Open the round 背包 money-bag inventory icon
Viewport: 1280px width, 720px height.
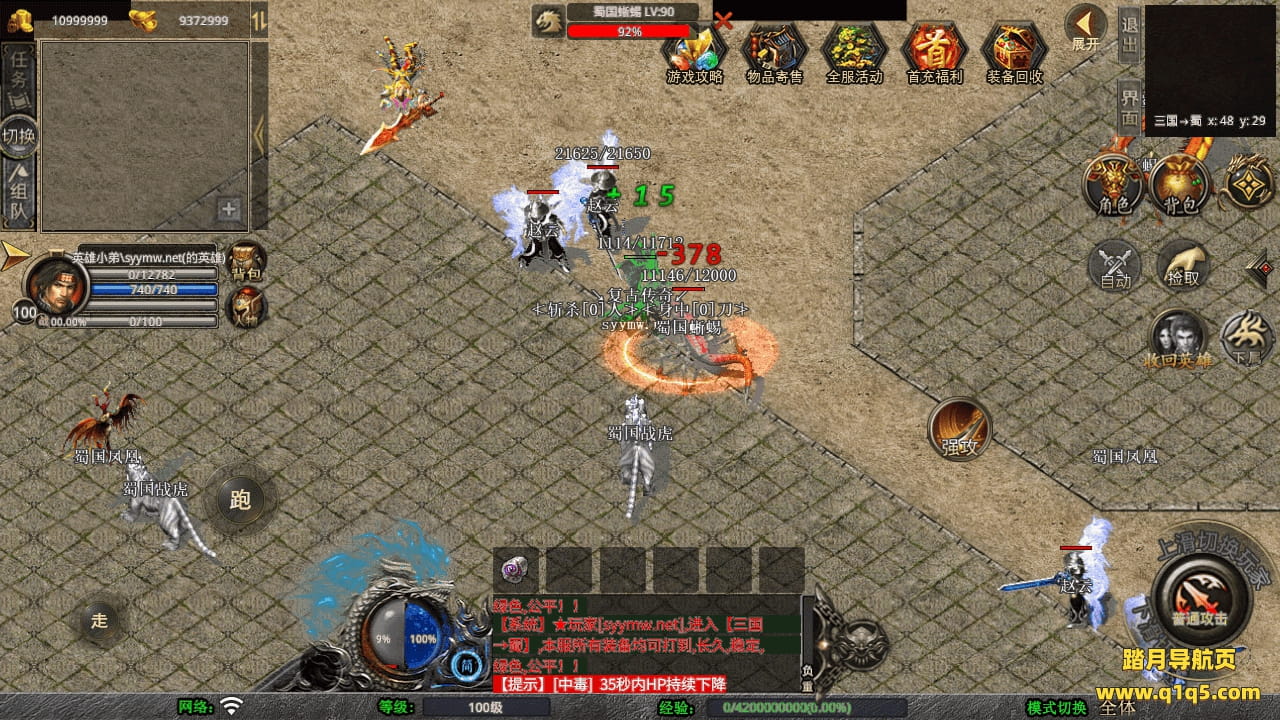tap(1180, 185)
